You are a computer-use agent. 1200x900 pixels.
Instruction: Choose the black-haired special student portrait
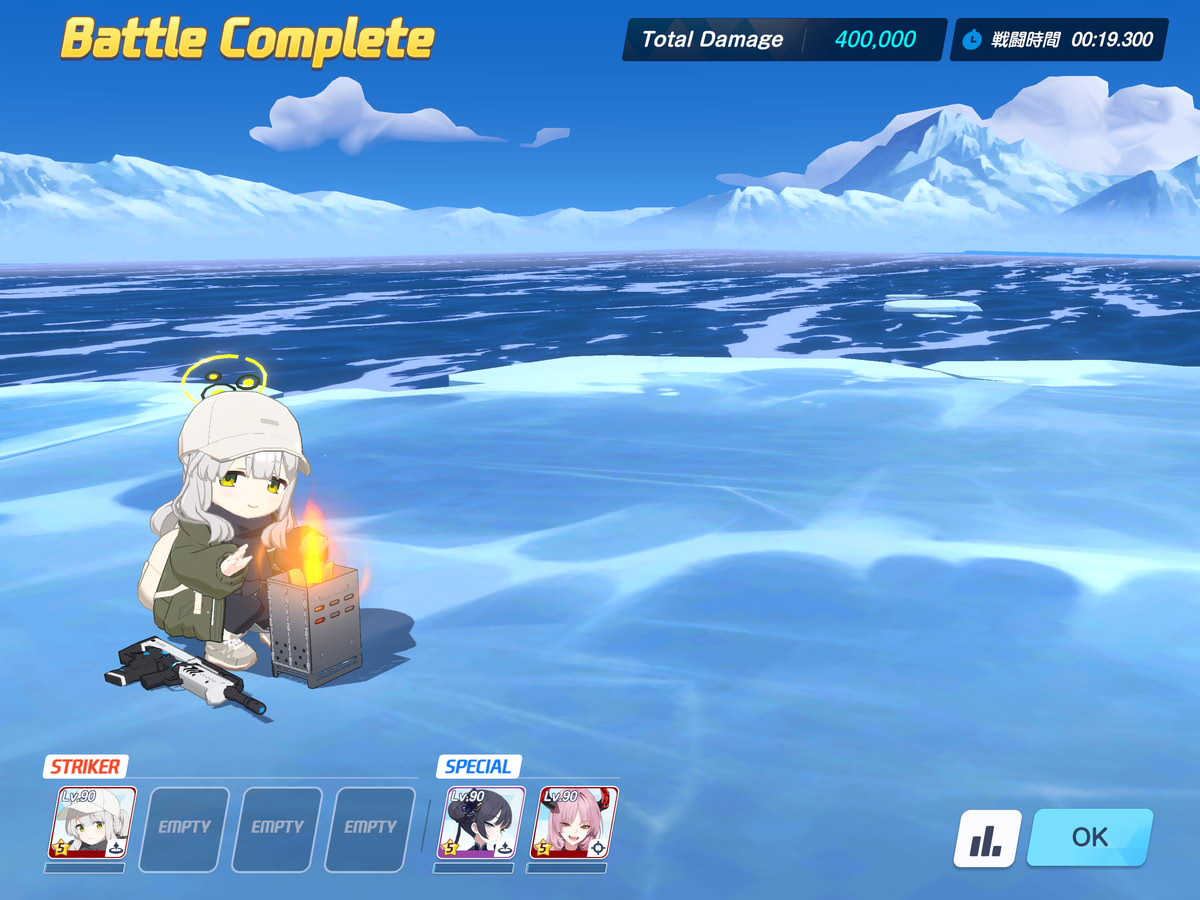481,823
